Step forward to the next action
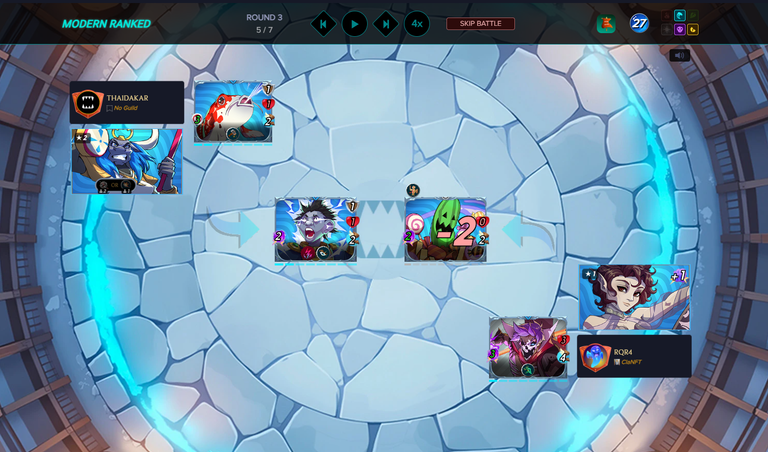The height and width of the screenshot is (452, 768). click(x=386, y=24)
